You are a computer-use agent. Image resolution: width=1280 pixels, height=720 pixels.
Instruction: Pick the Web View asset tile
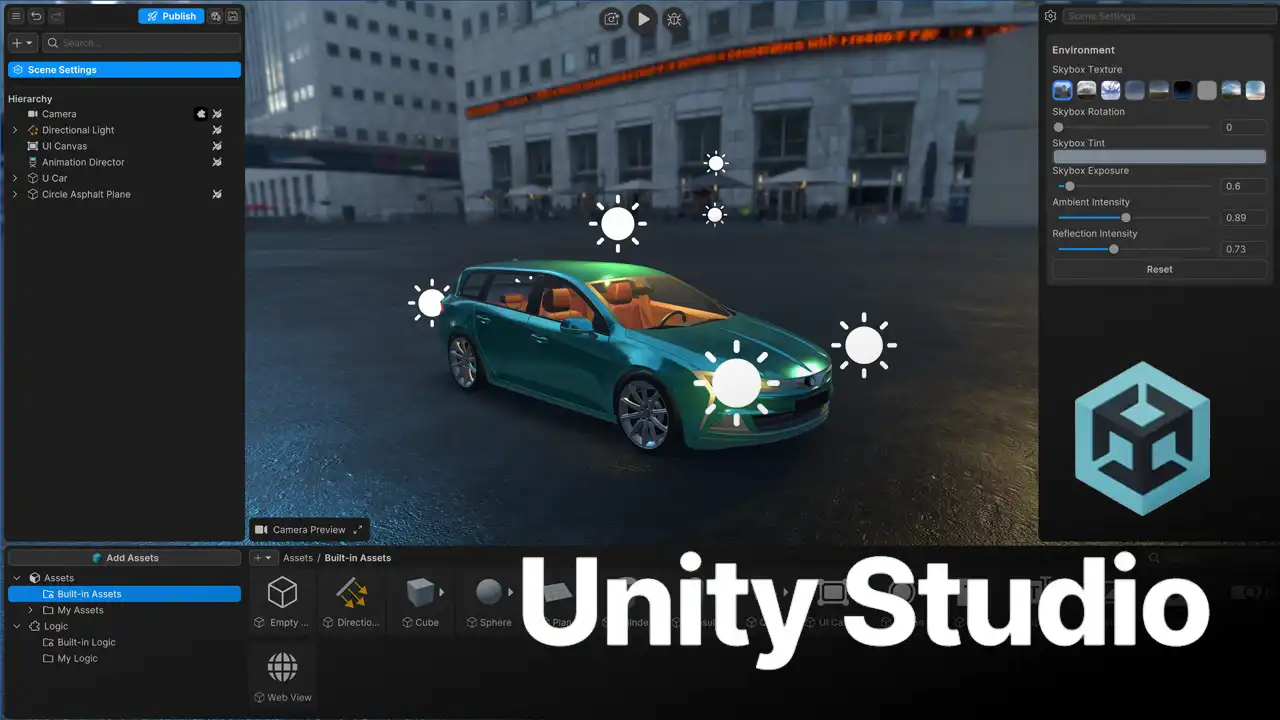pos(283,675)
